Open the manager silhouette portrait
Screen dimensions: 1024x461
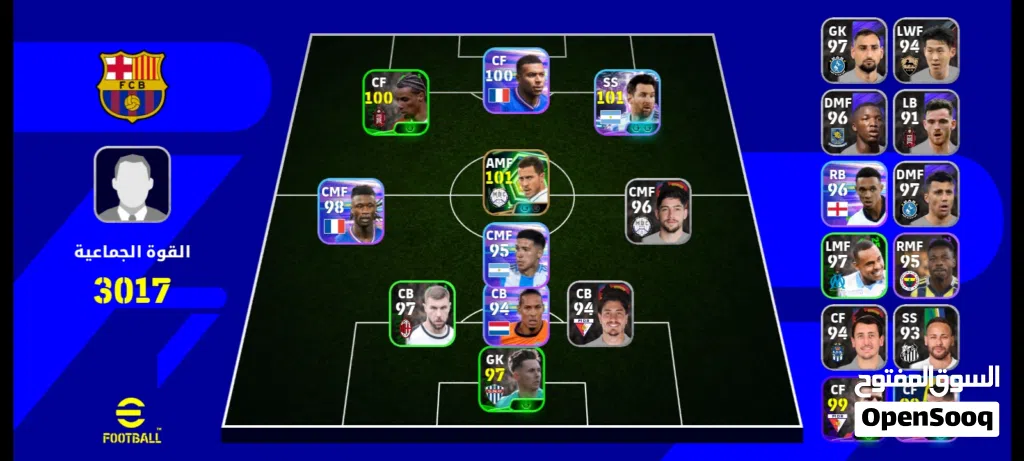pyautogui.click(x=132, y=184)
